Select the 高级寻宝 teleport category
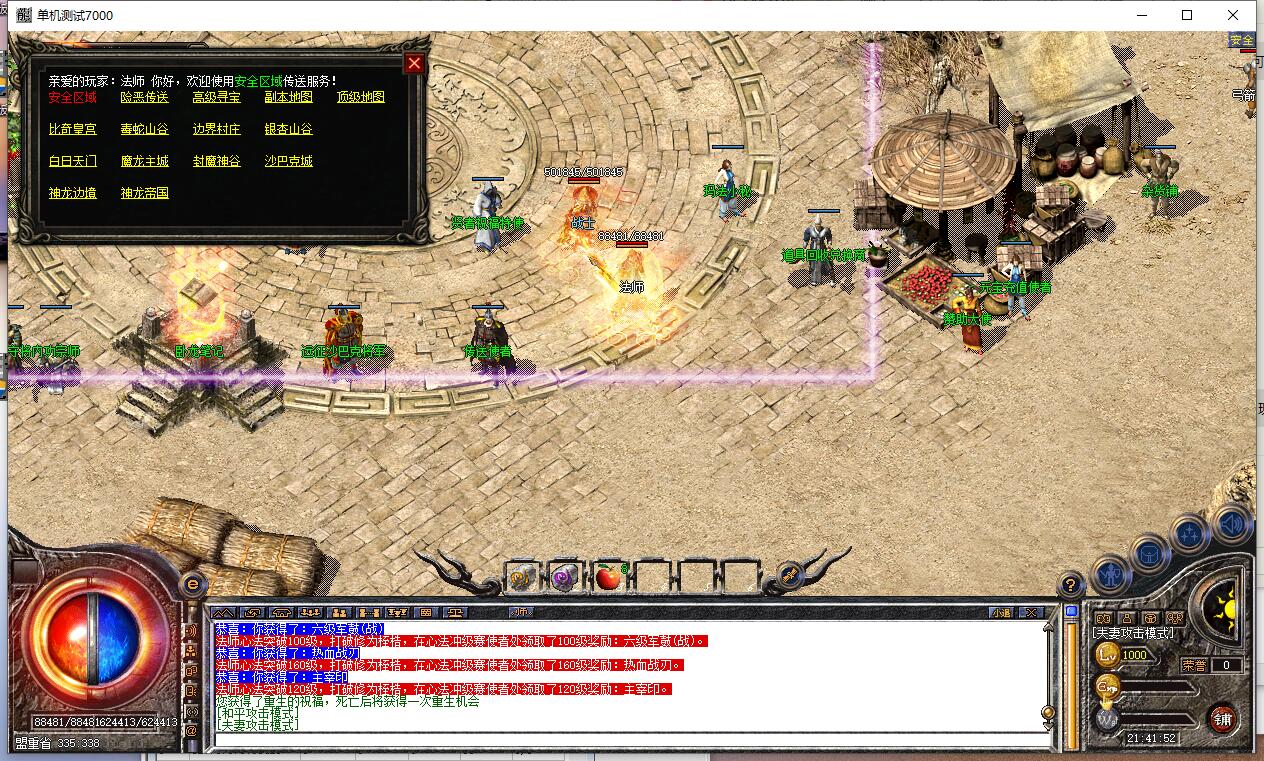 click(x=216, y=97)
